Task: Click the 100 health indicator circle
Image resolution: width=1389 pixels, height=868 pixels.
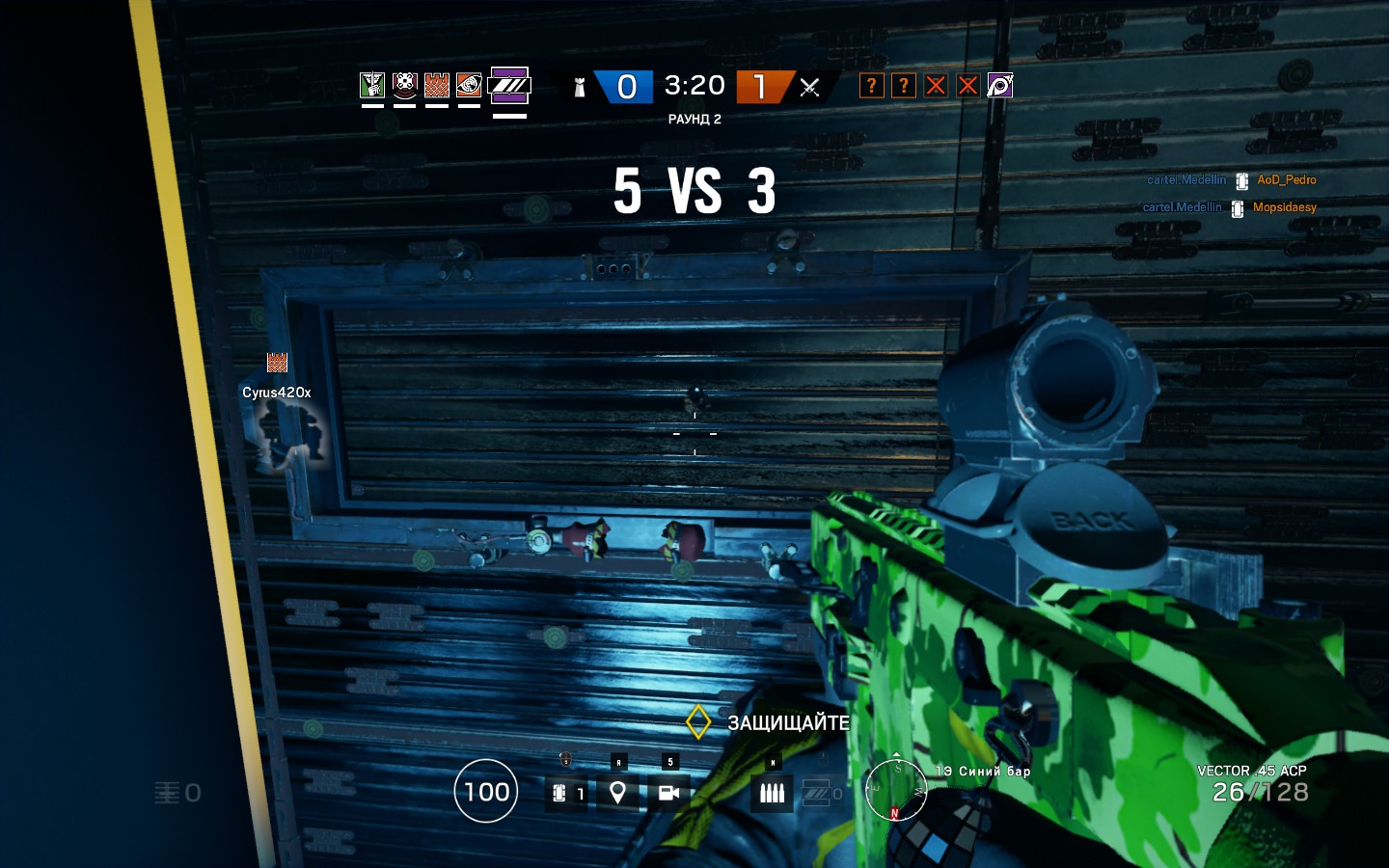Action: [x=486, y=792]
